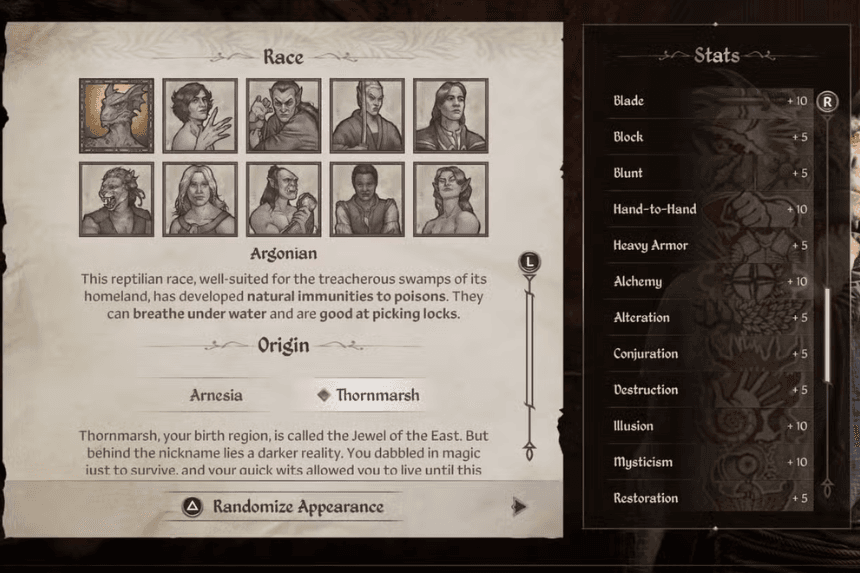This screenshot has width=860, height=573.
Task: Click the Randomize Appearance button
Action: (x=283, y=507)
